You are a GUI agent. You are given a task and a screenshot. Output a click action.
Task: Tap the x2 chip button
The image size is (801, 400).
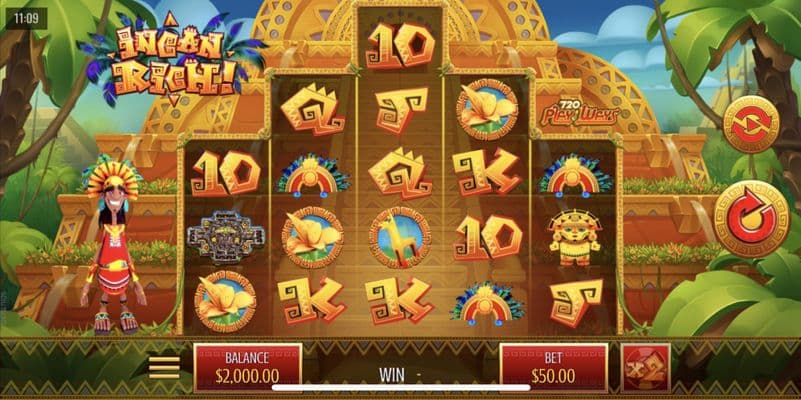pyautogui.click(x=645, y=367)
